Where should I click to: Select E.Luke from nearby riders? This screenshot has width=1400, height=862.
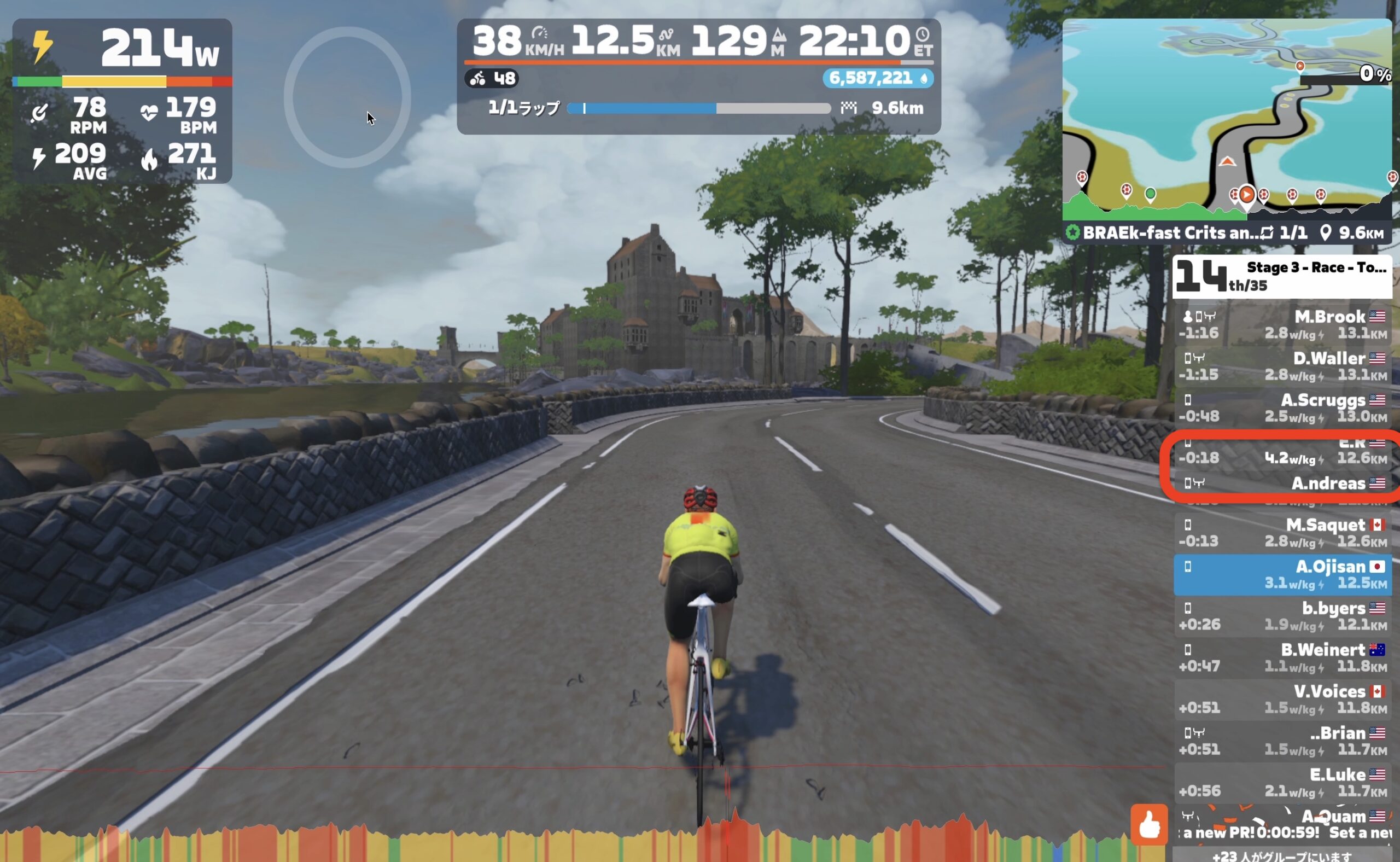(x=1282, y=782)
